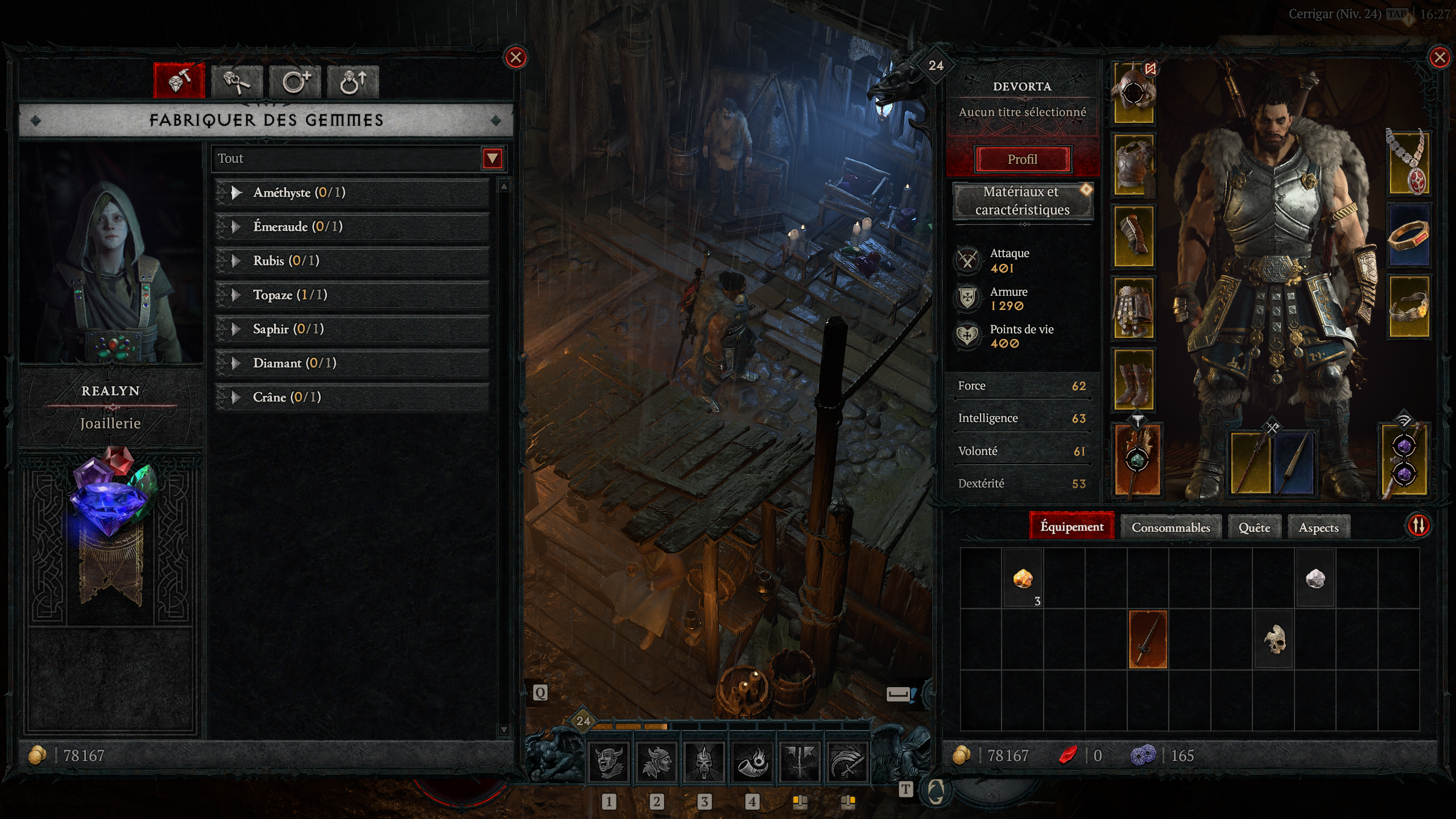This screenshot has height=819, width=1456.
Task: Open the Tout filter dropdown
Action: coord(492,158)
